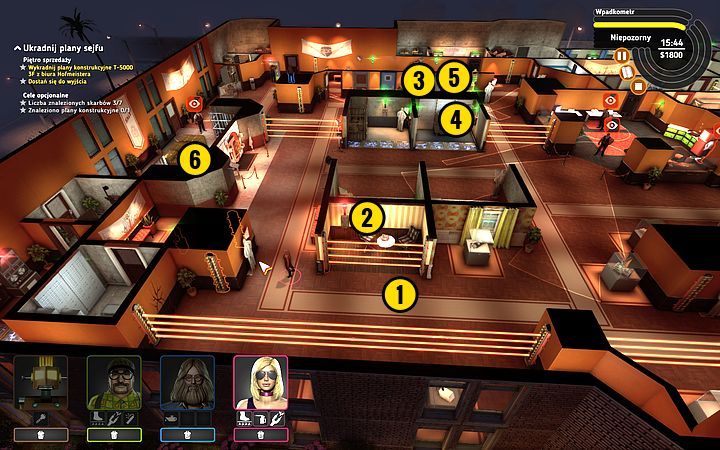
Task: Select the robot gadget portrait
Action: tap(41, 382)
